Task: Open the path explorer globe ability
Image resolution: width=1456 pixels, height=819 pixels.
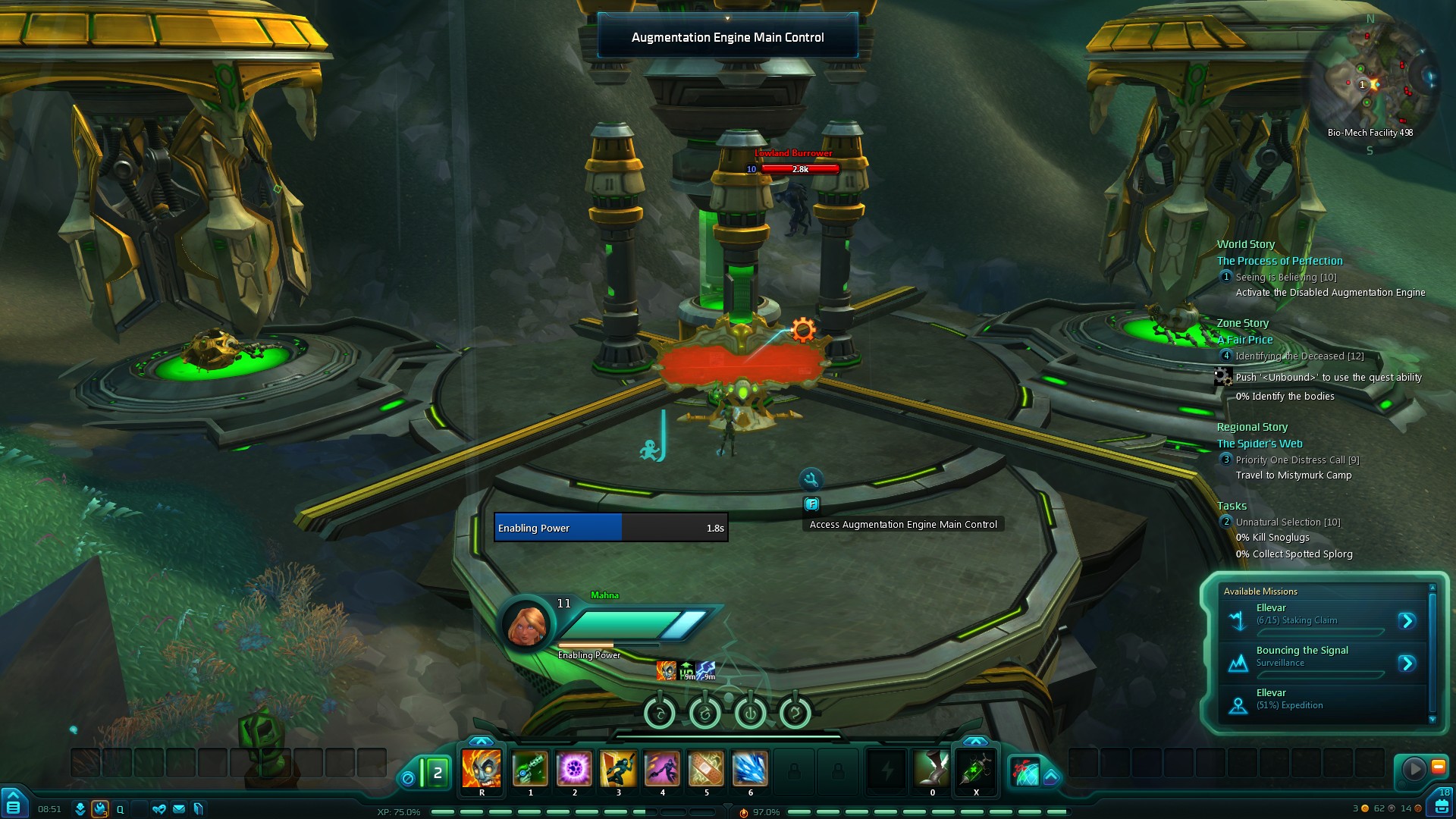Action: pyautogui.click(x=1024, y=772)
